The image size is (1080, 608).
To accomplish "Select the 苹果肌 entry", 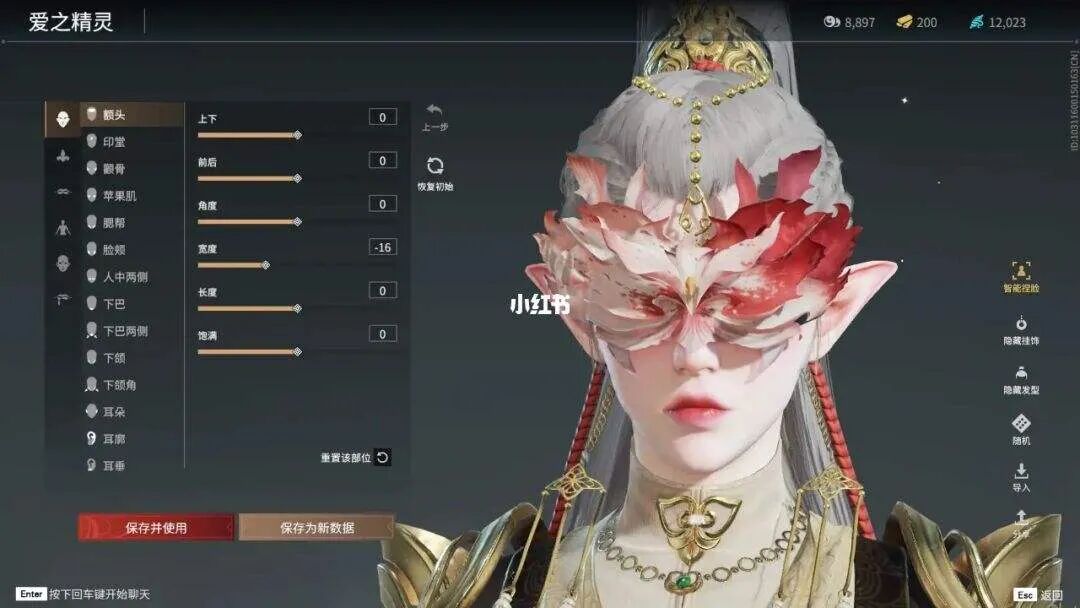I will point(119,196).
